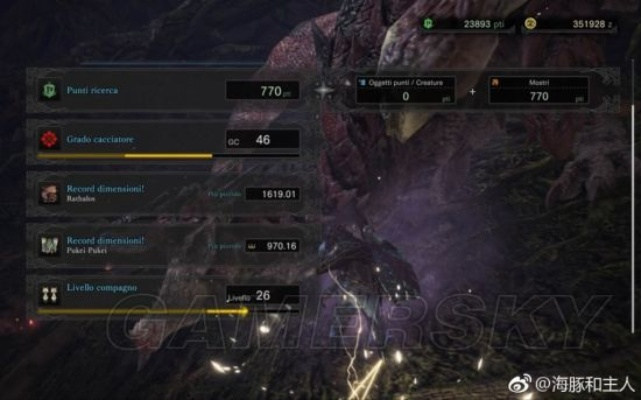Select the Livello compagno row

[x=168, y=295]
